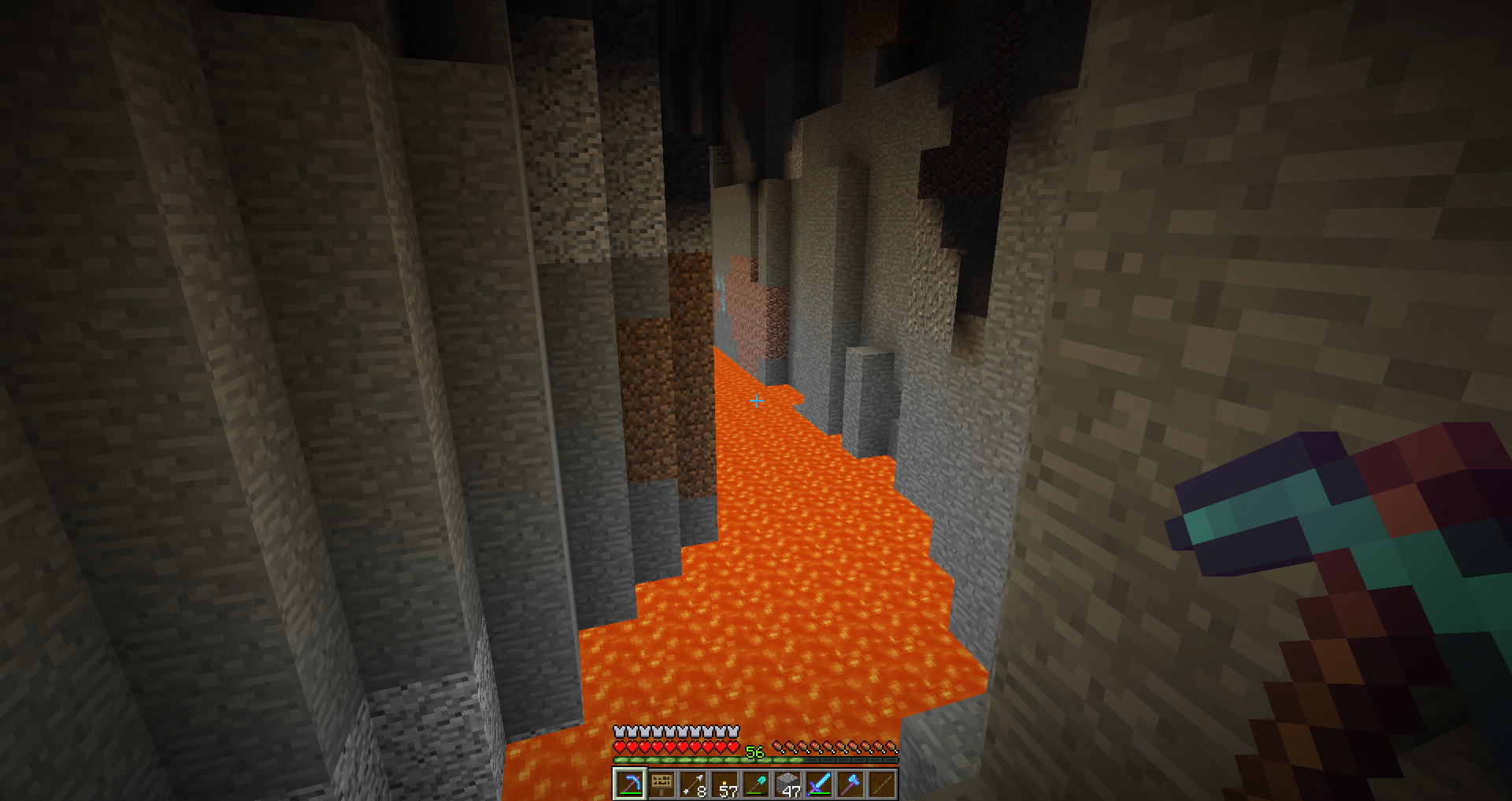Choose the diamond axe hotbar slot

(850, 784)
